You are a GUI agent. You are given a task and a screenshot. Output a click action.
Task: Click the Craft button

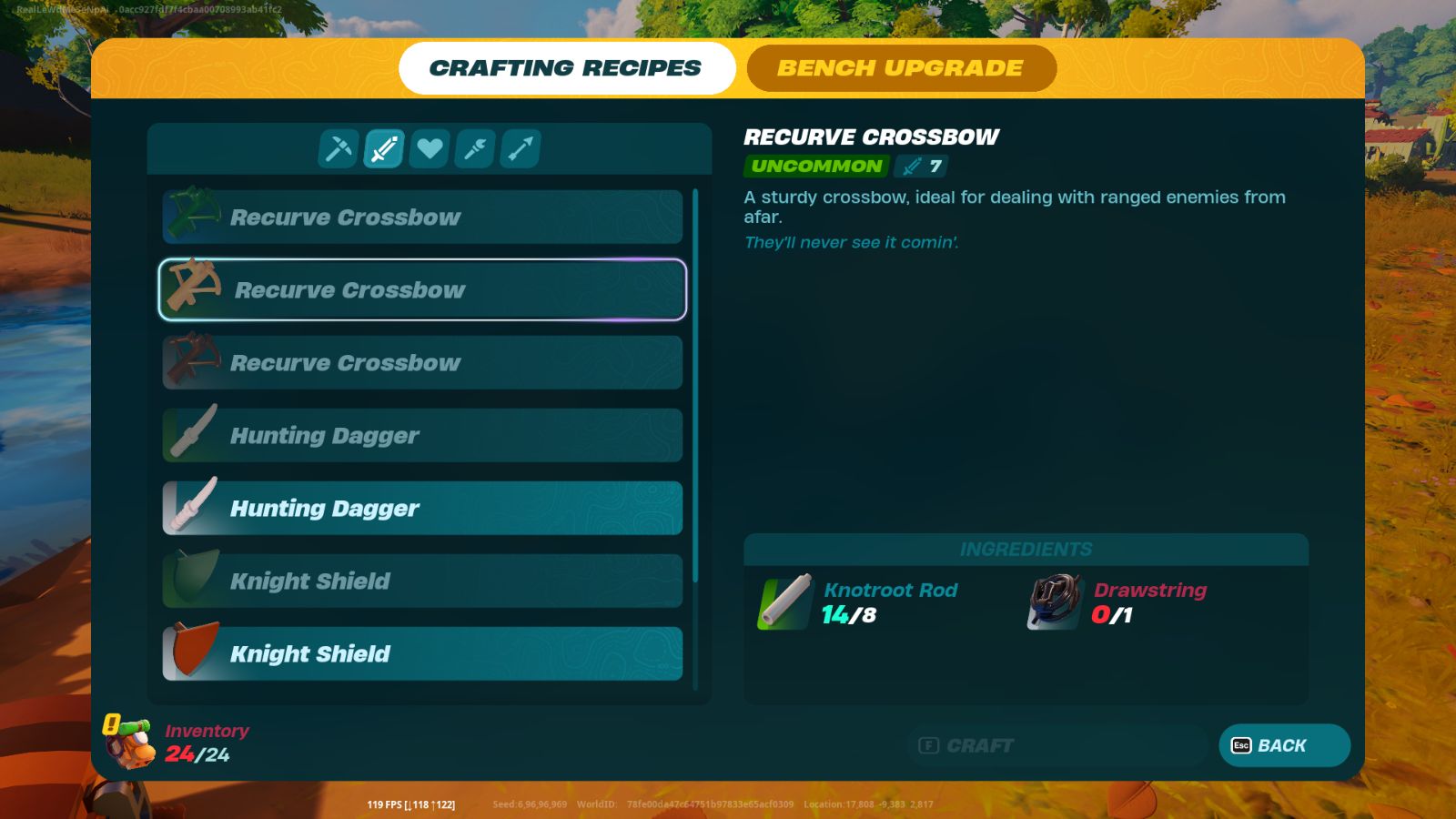click(x=1056, y=746)
